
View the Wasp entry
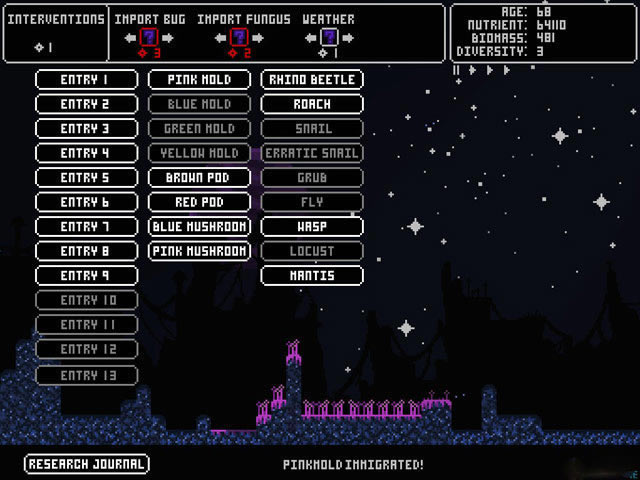[312, 226]
